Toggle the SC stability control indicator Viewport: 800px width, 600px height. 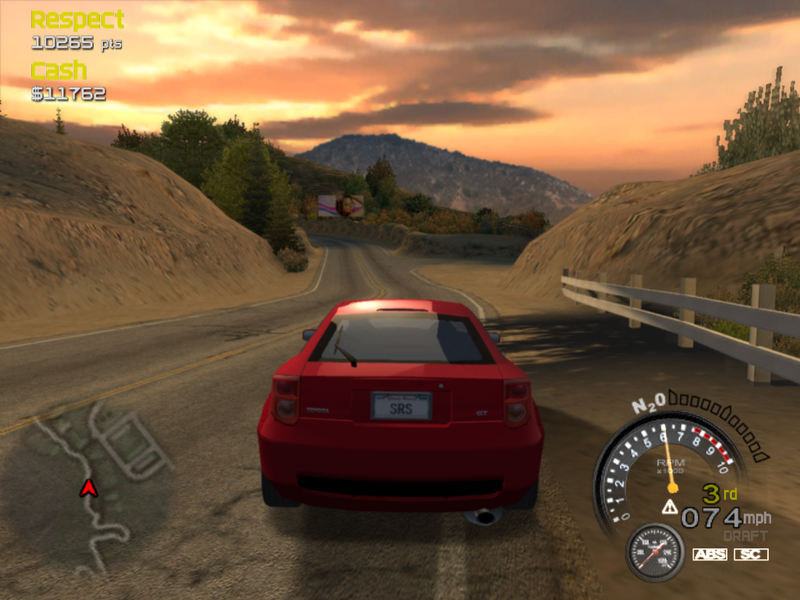[751, 554]
